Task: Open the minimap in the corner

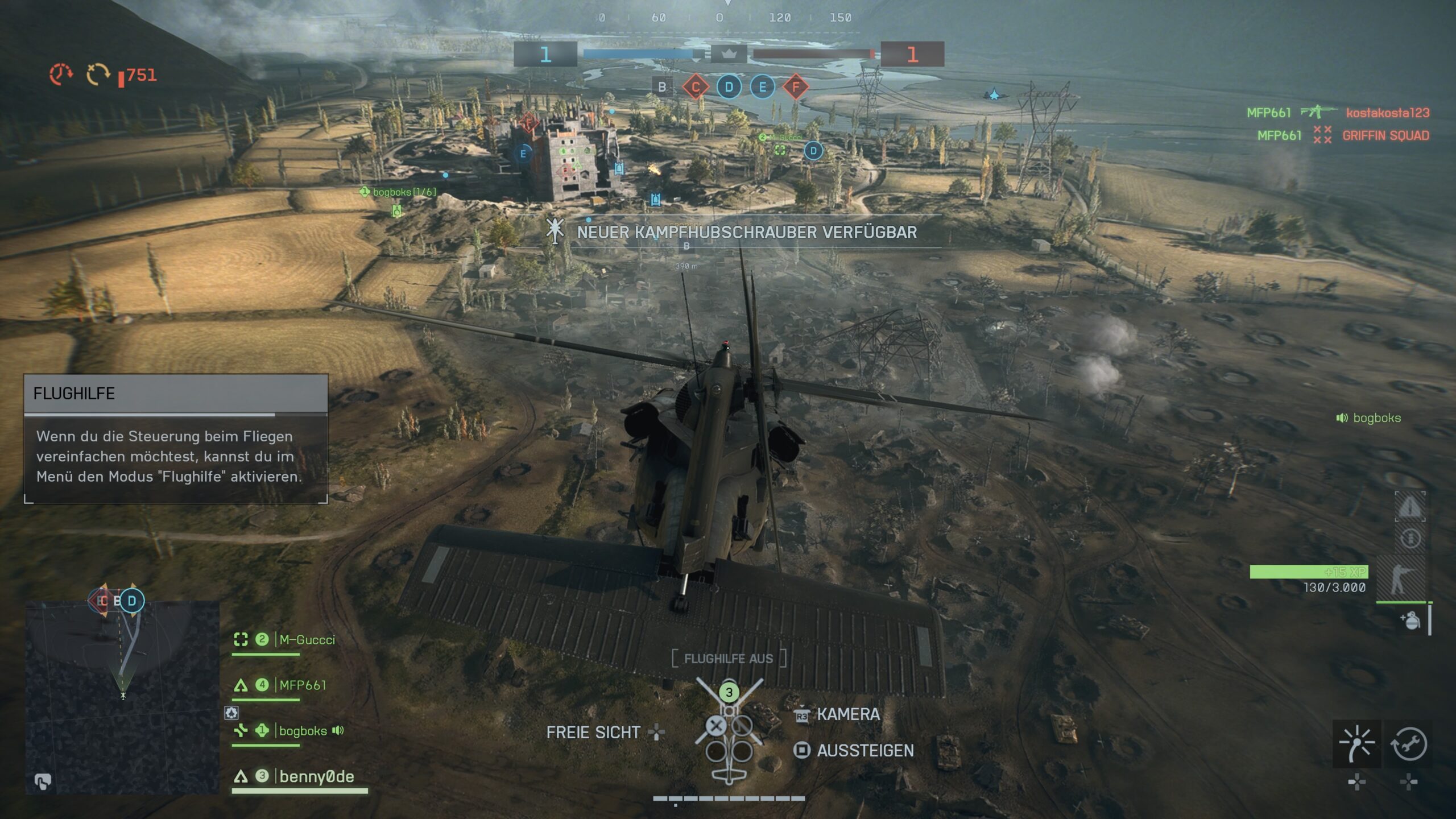Action: click(x=122, y=696)
